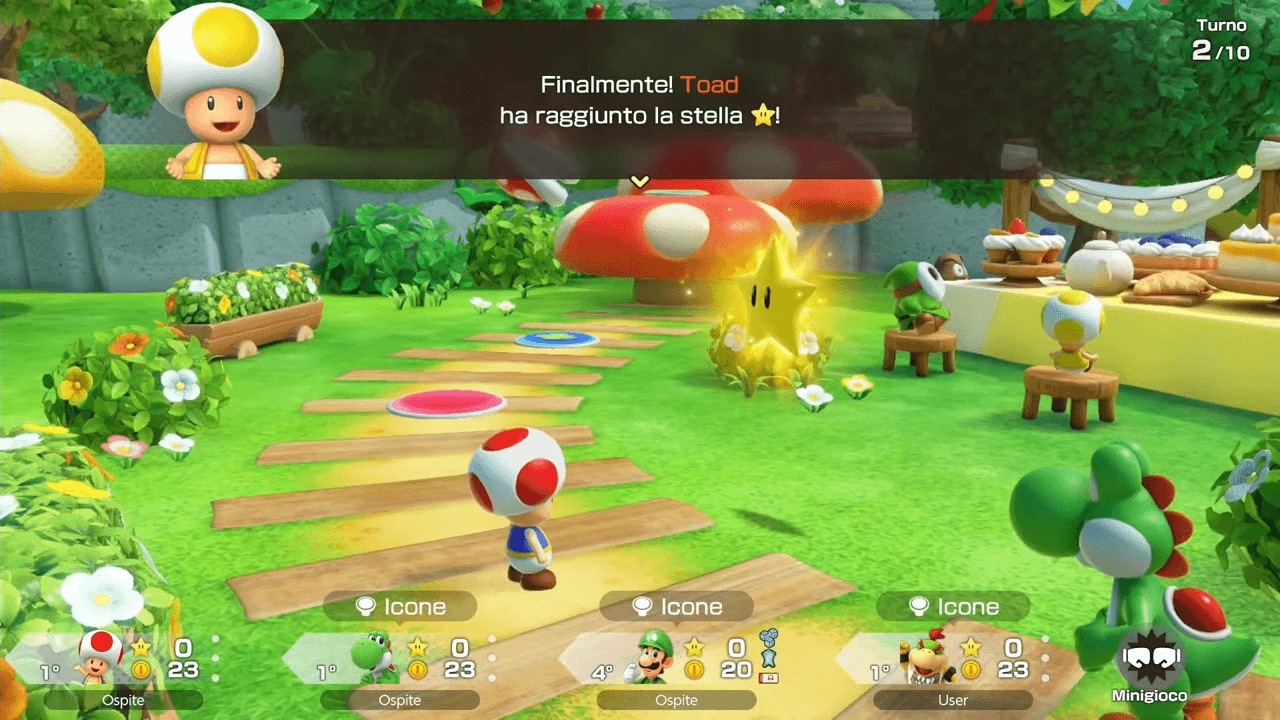This screenshot has width=1280, height=720.
Task: Open the Icone button above Bowser Jr.'s panel
Action: pos(953,607)
